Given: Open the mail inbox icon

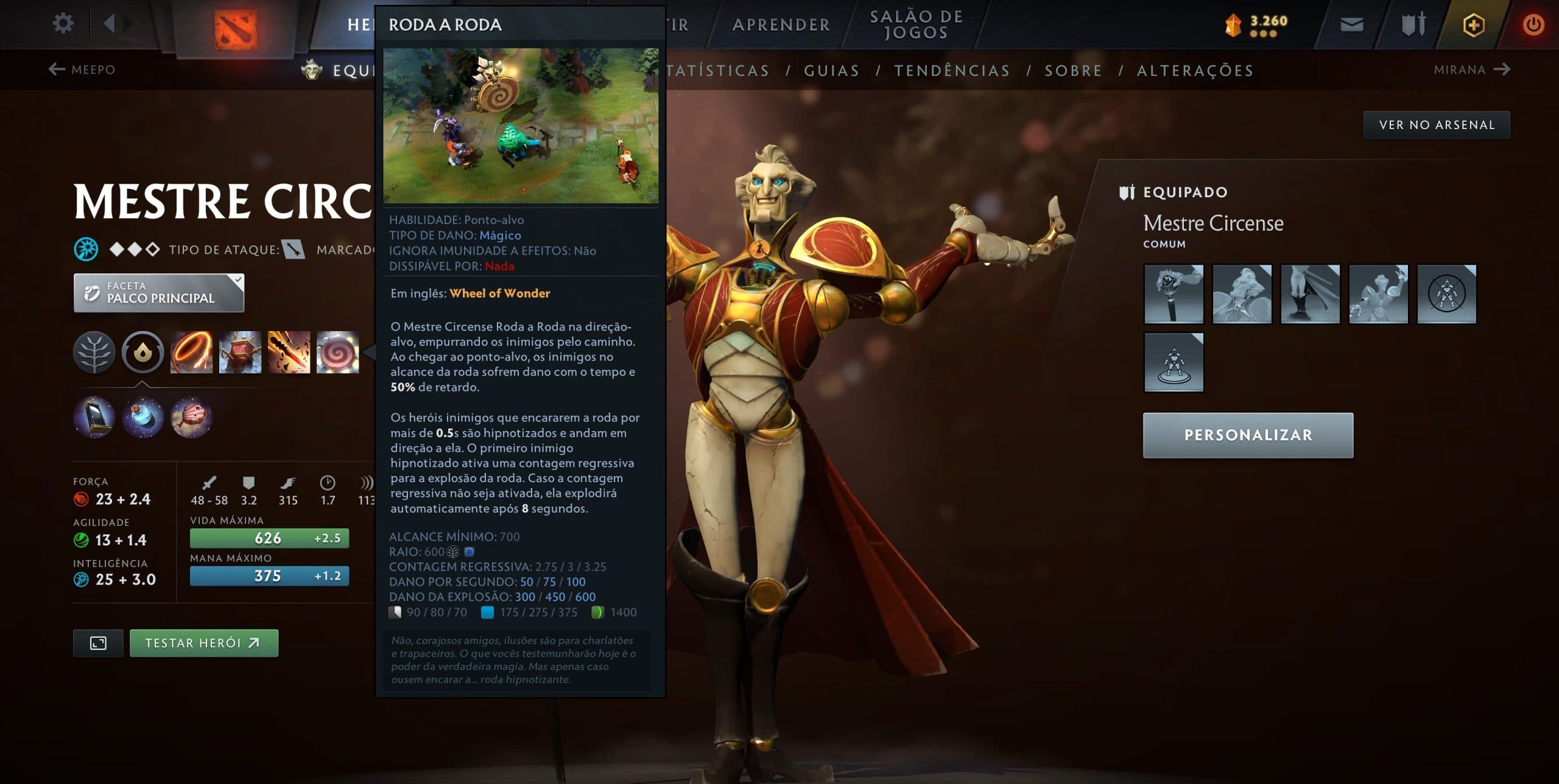Looking at the screenshot, I should click(1351, 24).
